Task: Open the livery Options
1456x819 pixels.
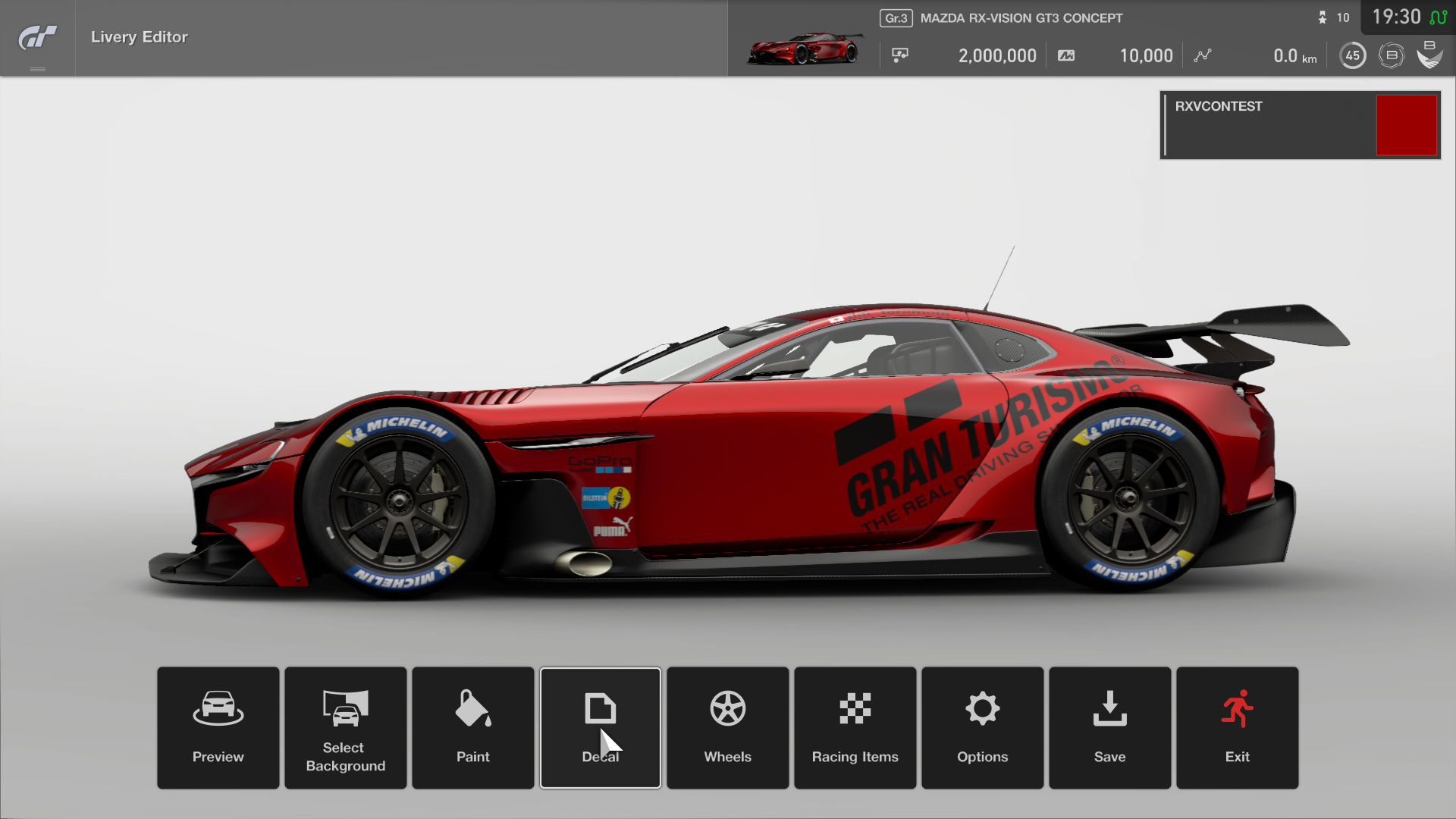Action: 983,727
